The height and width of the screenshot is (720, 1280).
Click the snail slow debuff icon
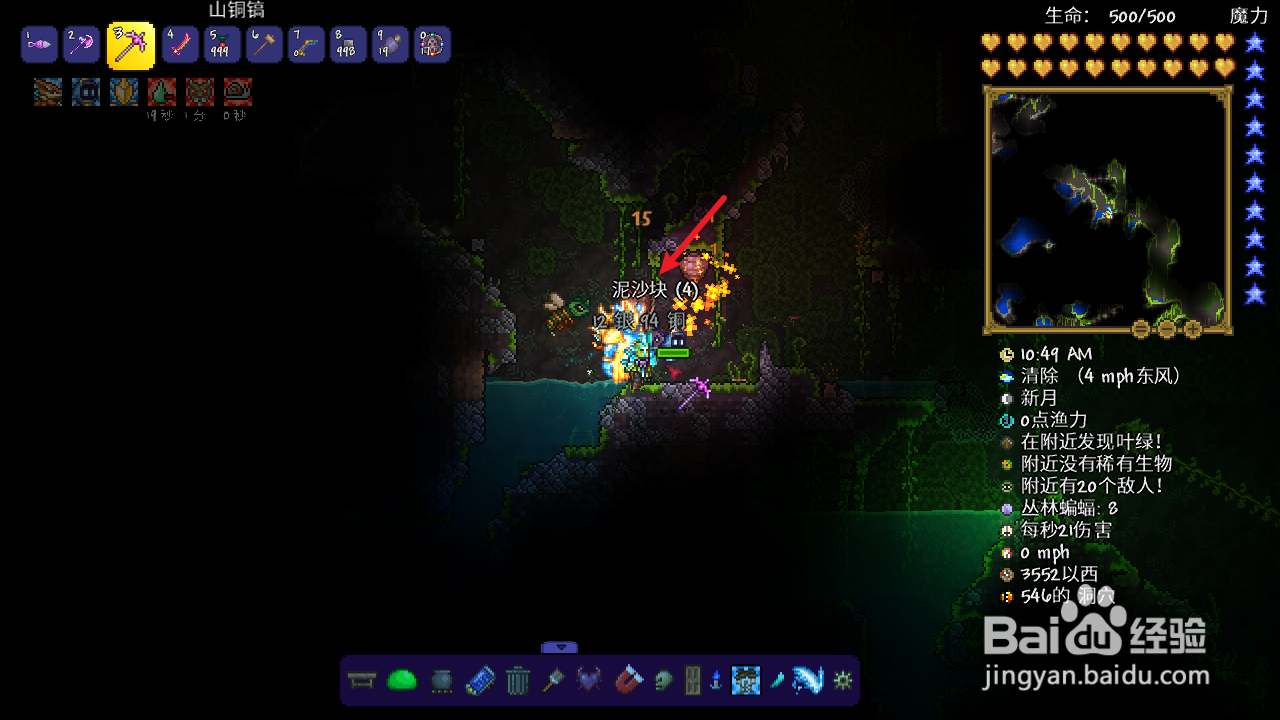238,92
